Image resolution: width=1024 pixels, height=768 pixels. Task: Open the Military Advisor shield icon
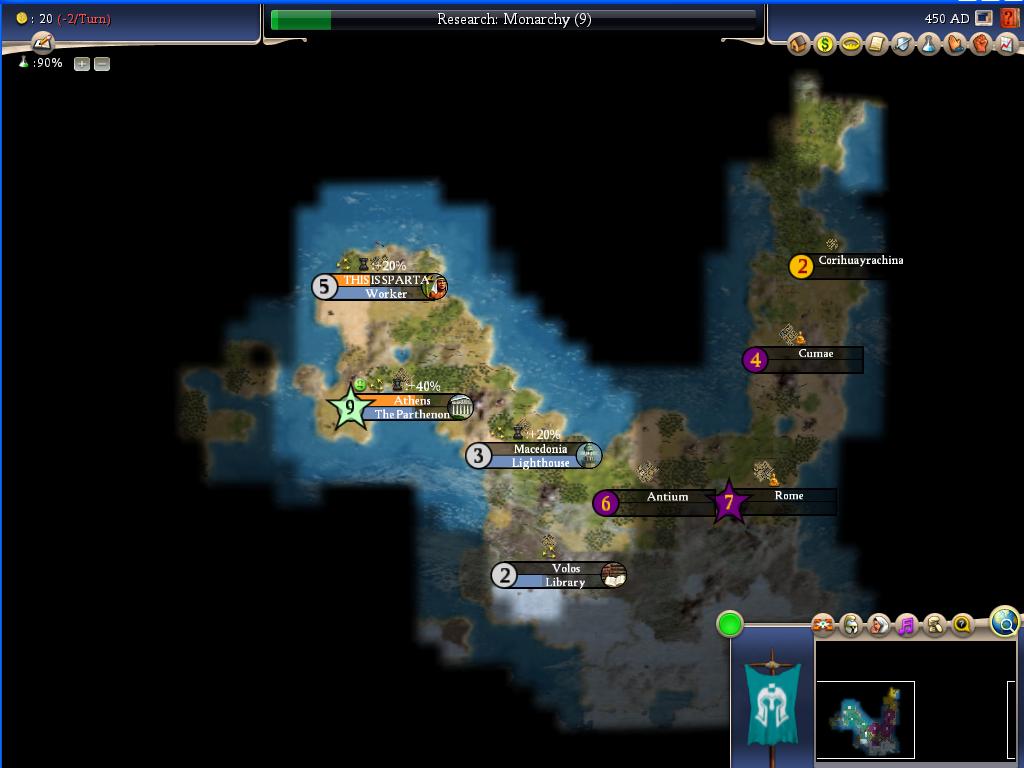click(903, 45)
